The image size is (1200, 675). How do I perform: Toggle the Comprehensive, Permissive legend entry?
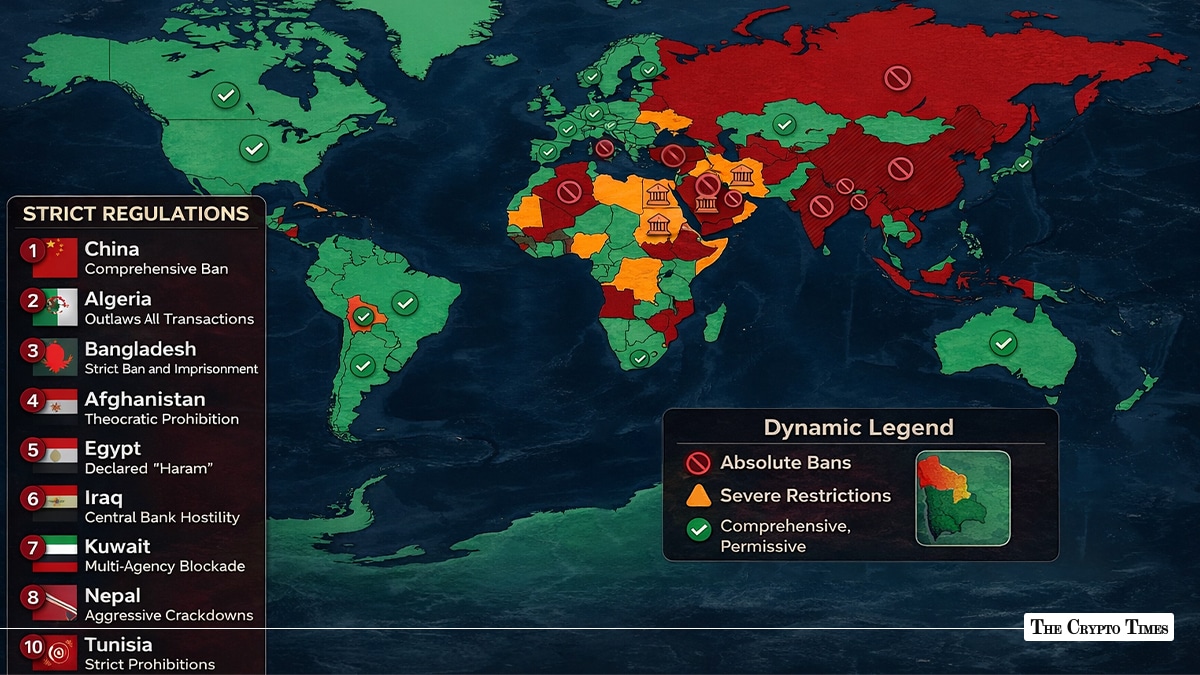768,536
